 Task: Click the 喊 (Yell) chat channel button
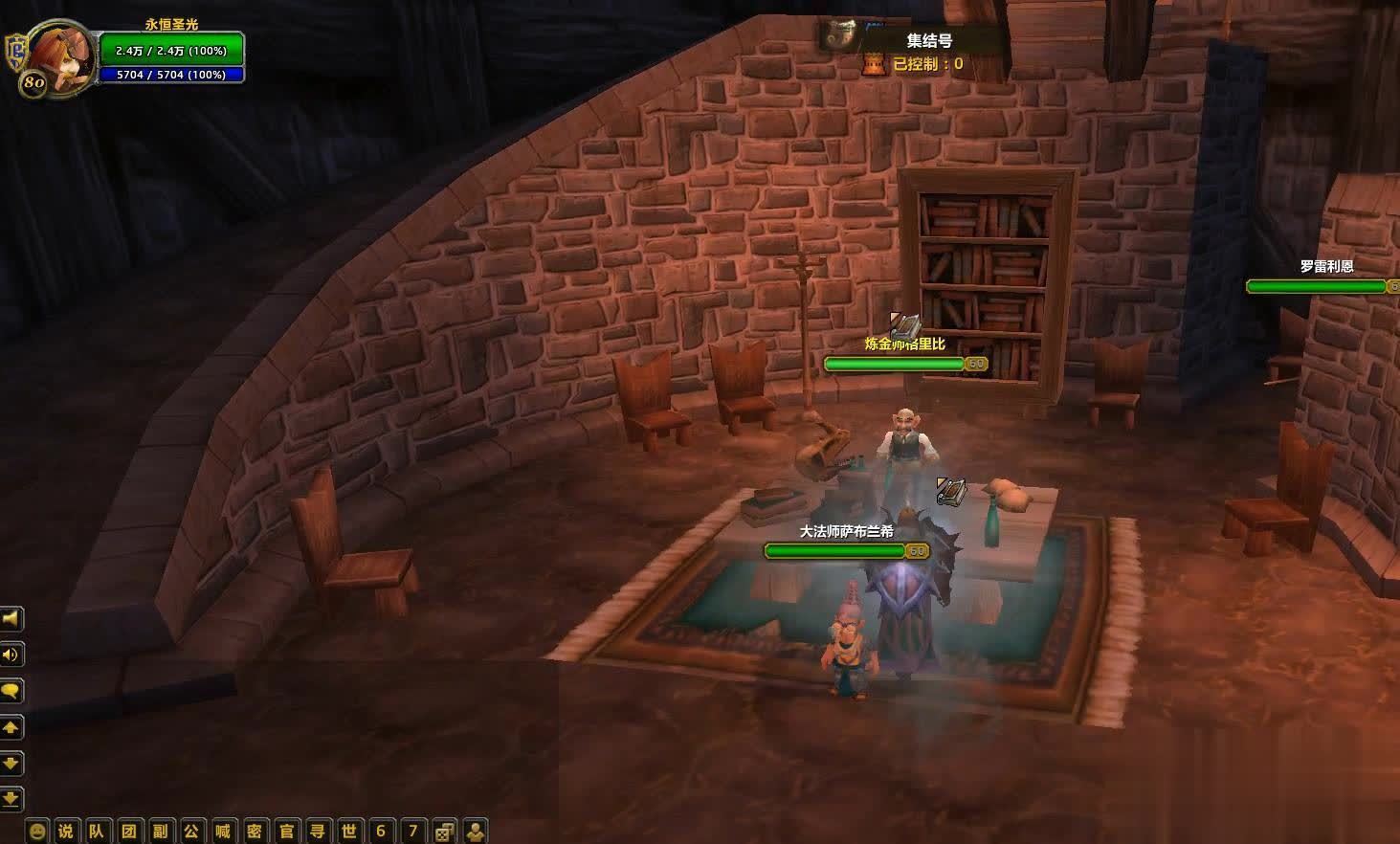[x=223, y=831]
